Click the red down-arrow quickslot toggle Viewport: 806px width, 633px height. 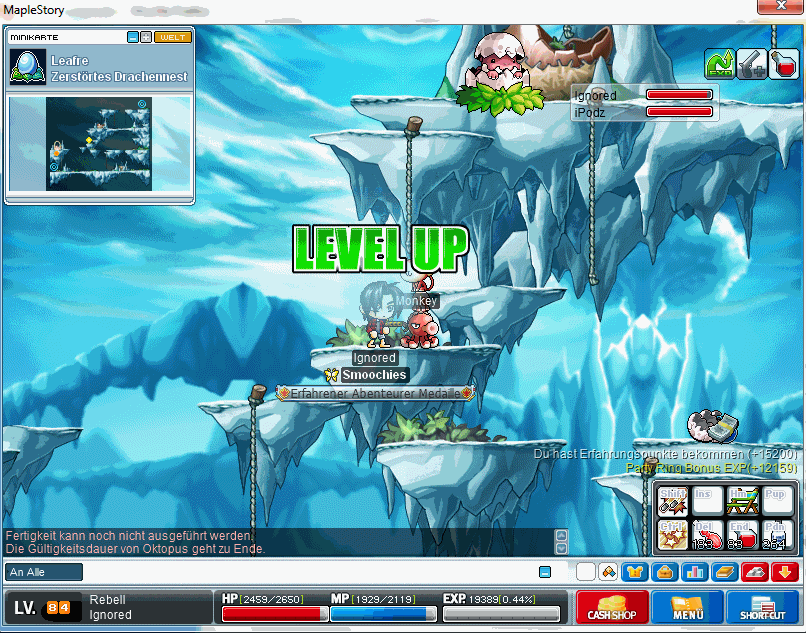point(784,572)
